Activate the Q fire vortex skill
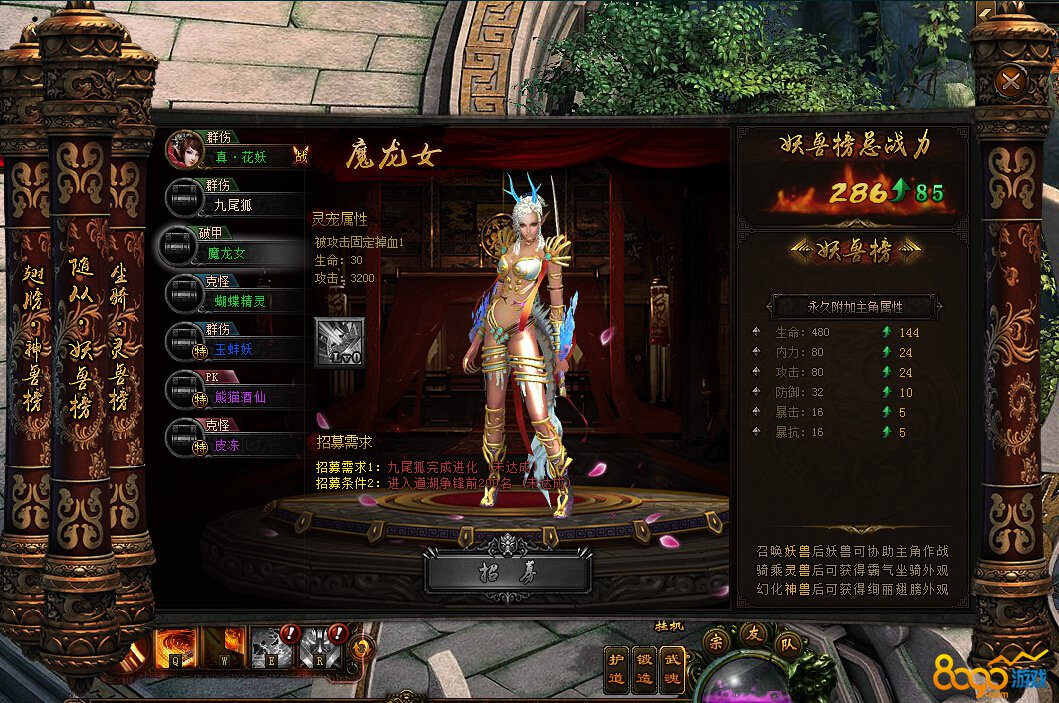Screen dimensions: 1059x703 point(175,647)
